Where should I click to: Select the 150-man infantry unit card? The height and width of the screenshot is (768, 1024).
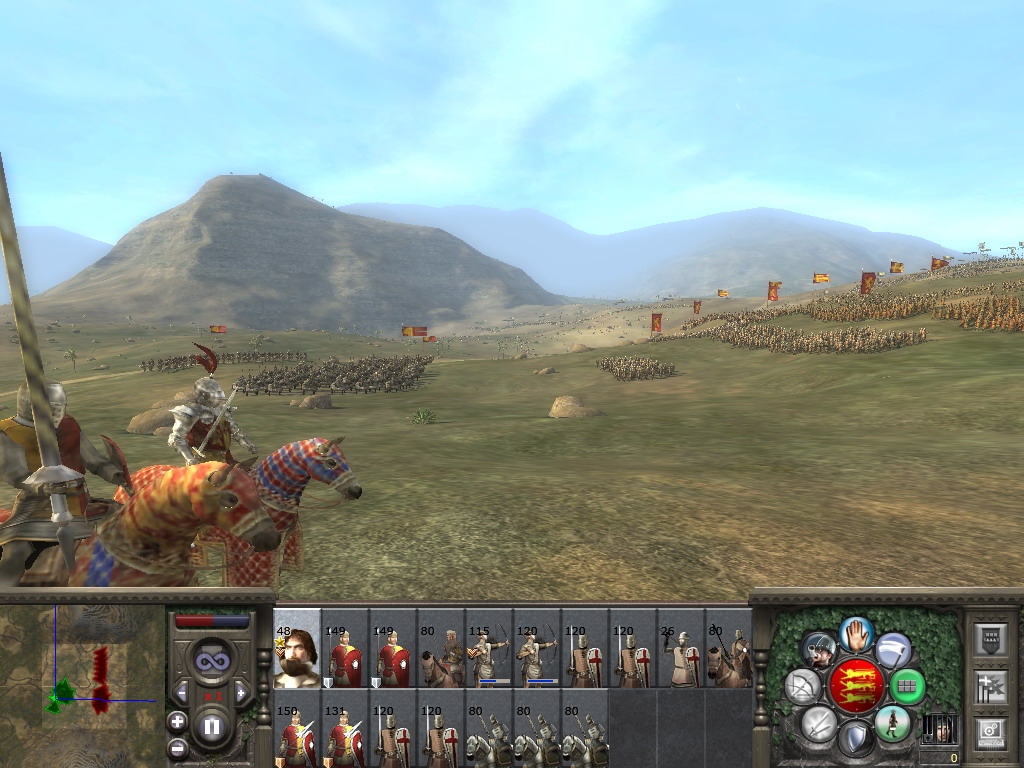tap(297, 730)
